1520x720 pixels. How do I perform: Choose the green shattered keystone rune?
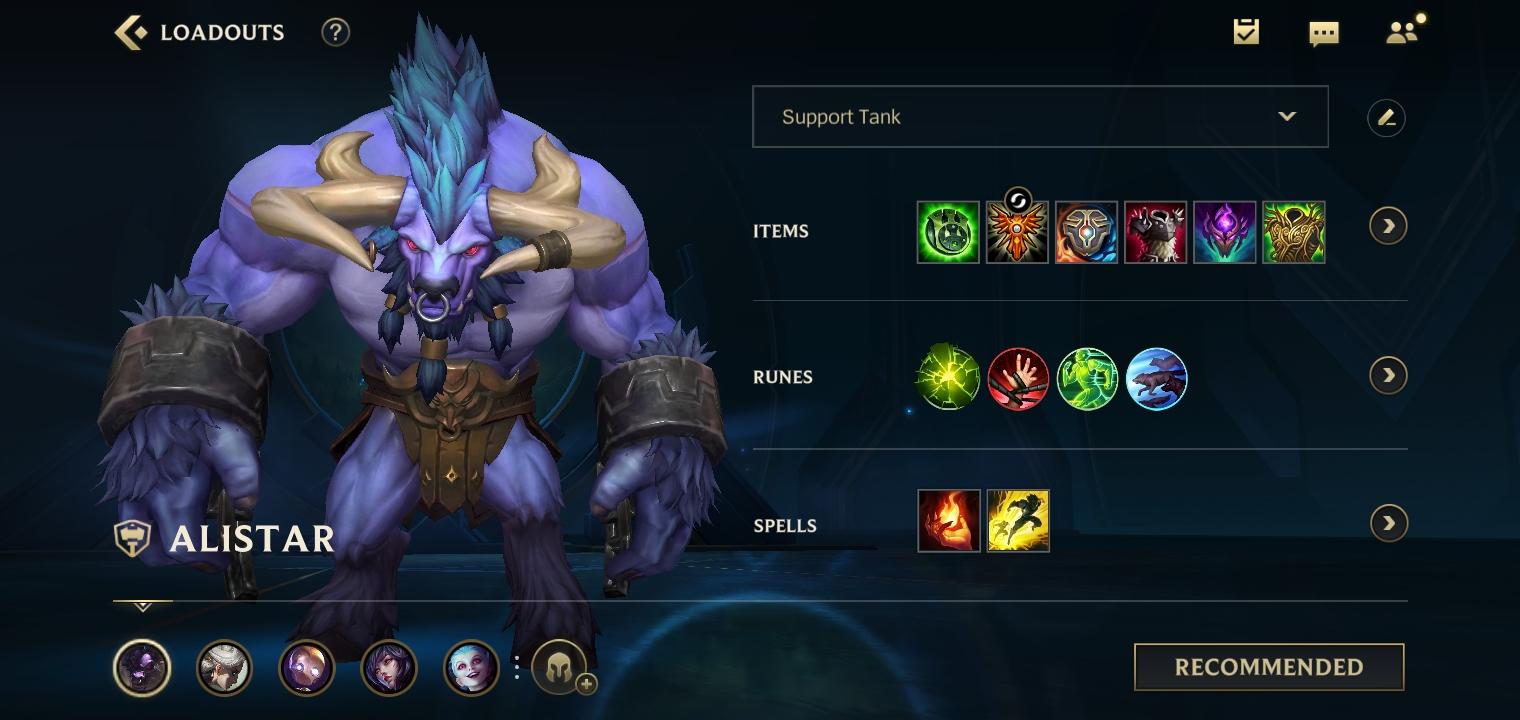[948, 378]
